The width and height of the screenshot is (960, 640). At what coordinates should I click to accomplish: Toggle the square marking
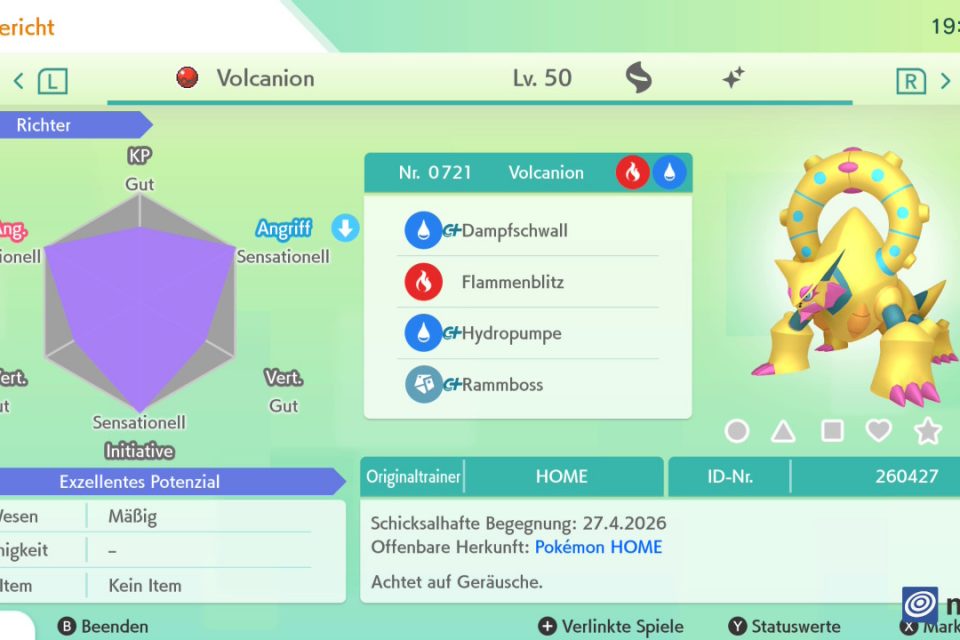point(832,431)
